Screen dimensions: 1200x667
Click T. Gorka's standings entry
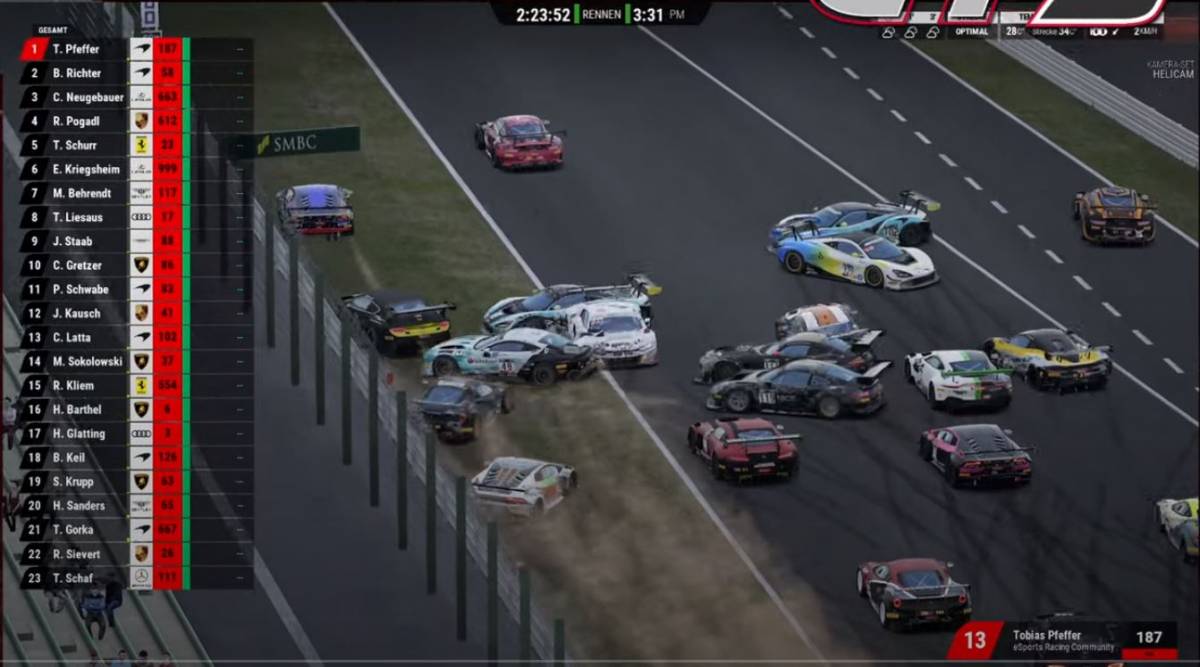tap(73, 529)
